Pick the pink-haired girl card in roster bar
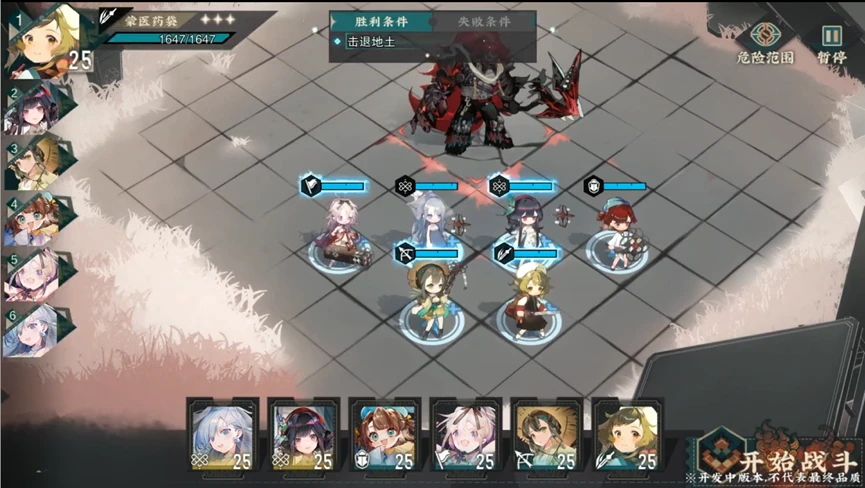Viewport: 865px width, 488px height. pos(466,434)
